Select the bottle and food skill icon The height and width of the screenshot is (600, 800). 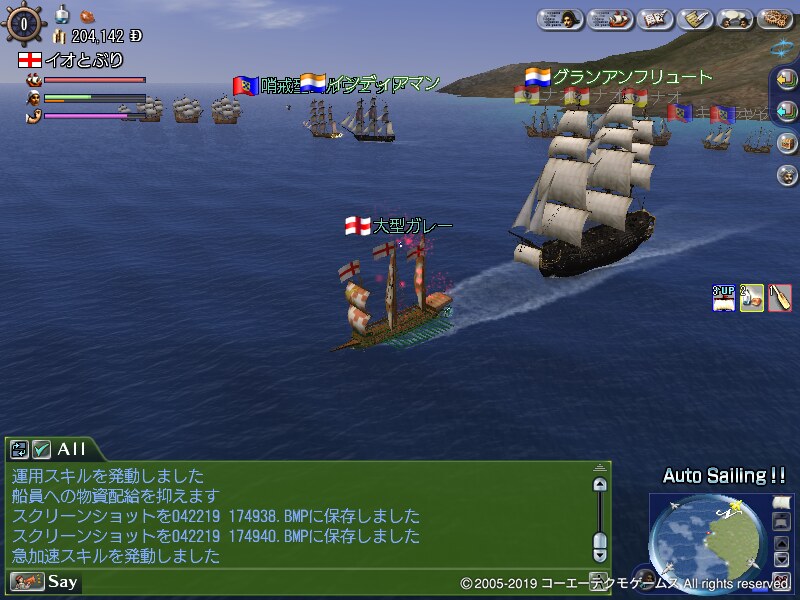[x=751, y=297]
